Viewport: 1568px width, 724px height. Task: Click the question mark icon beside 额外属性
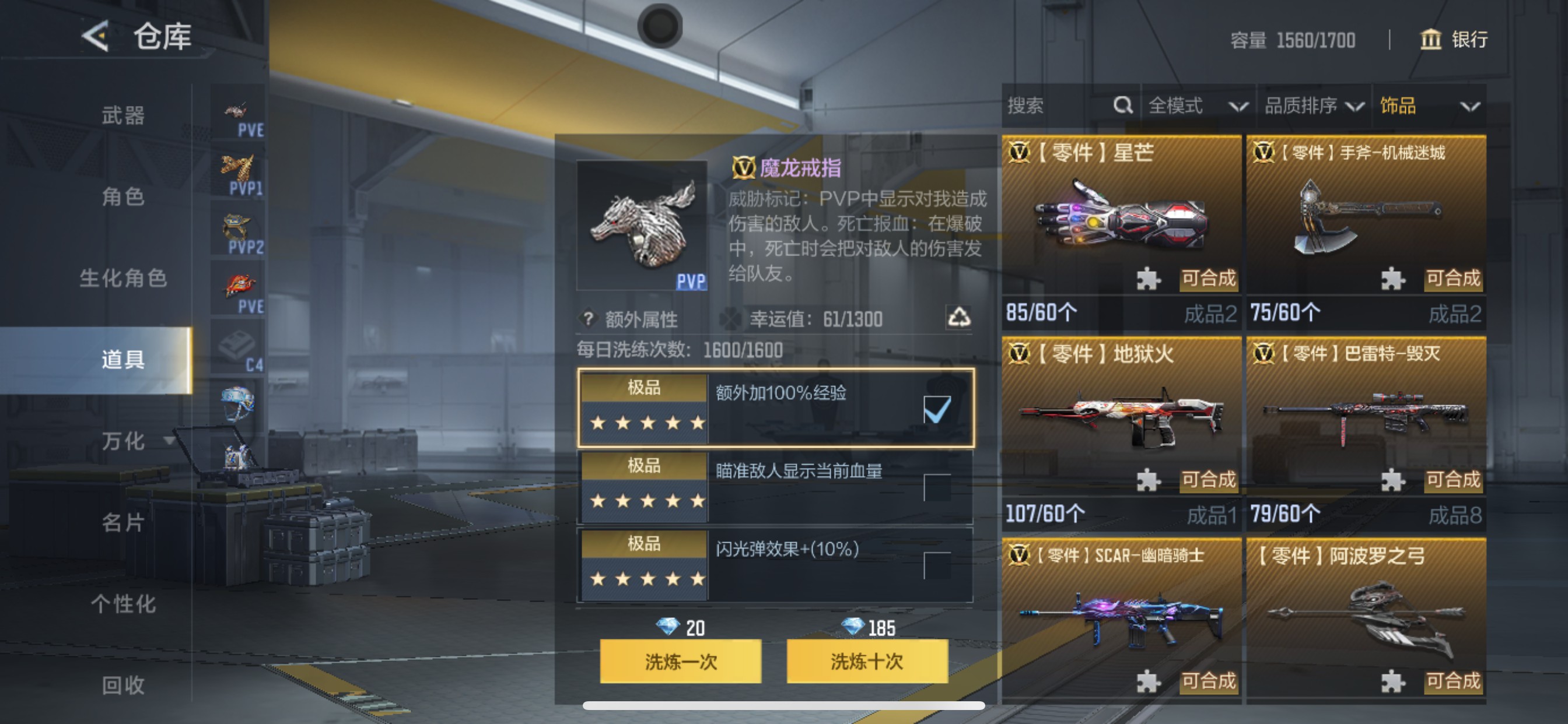[x=587, y=319]
